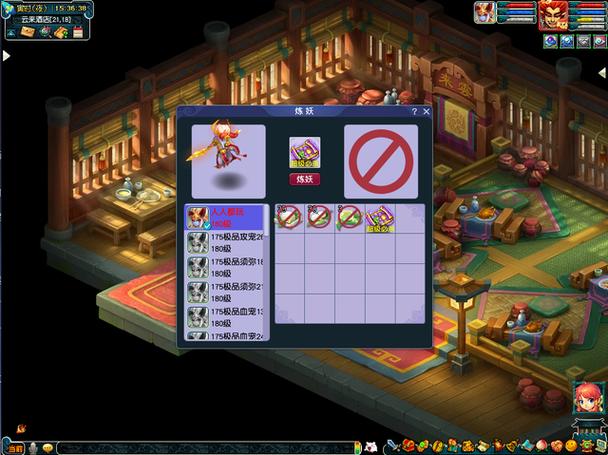Click the large prohibited-sign slot
Screen dimensions: 608x455
pyautogui.click(x=381, y=160)
